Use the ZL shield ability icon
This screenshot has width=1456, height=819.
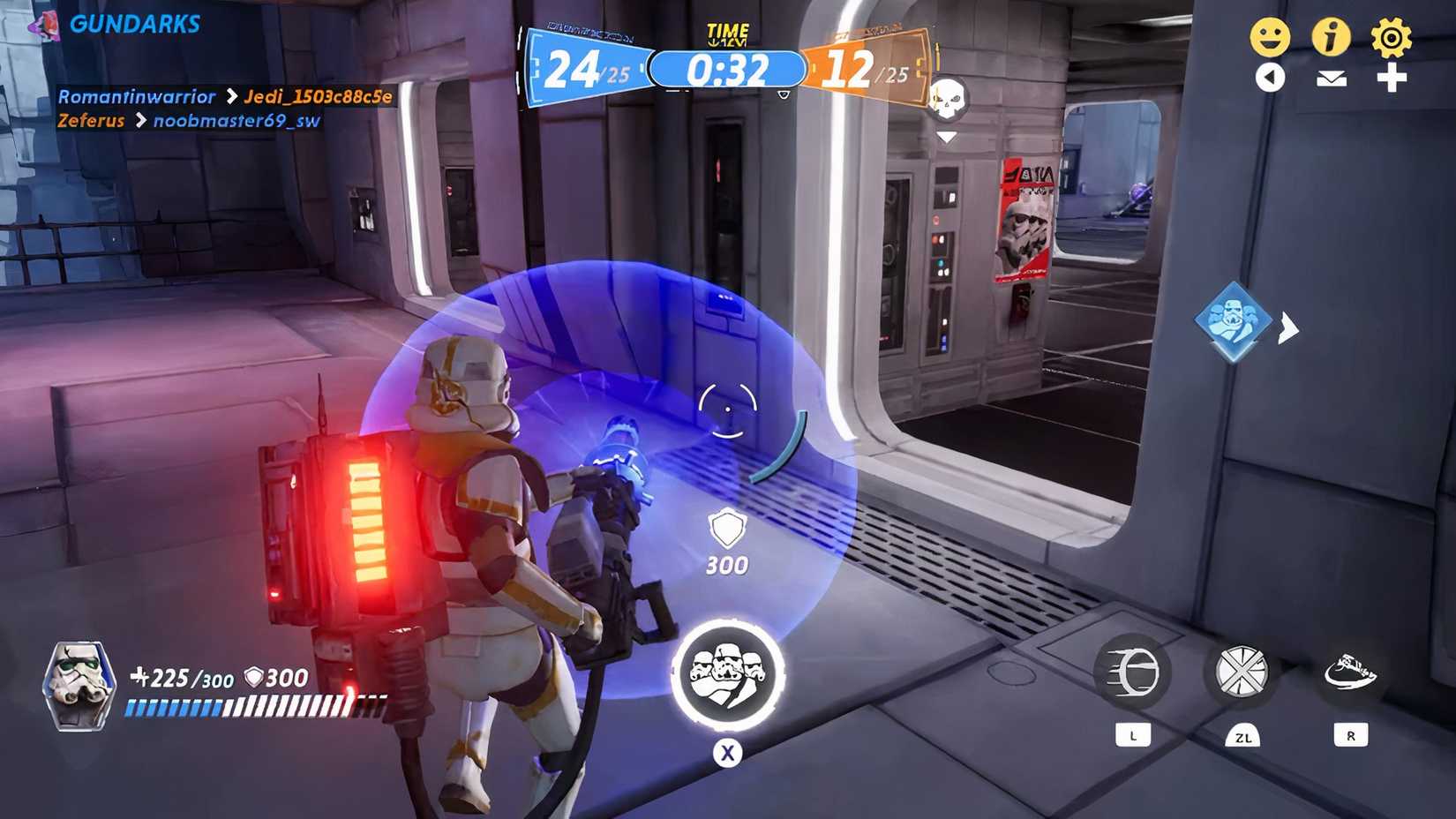click(x=1244, y=671)
